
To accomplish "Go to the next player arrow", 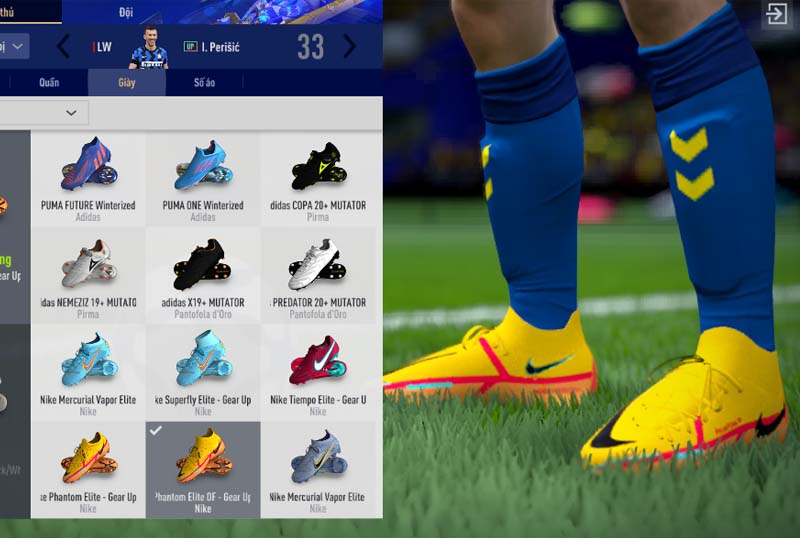I will click(349, 47).
